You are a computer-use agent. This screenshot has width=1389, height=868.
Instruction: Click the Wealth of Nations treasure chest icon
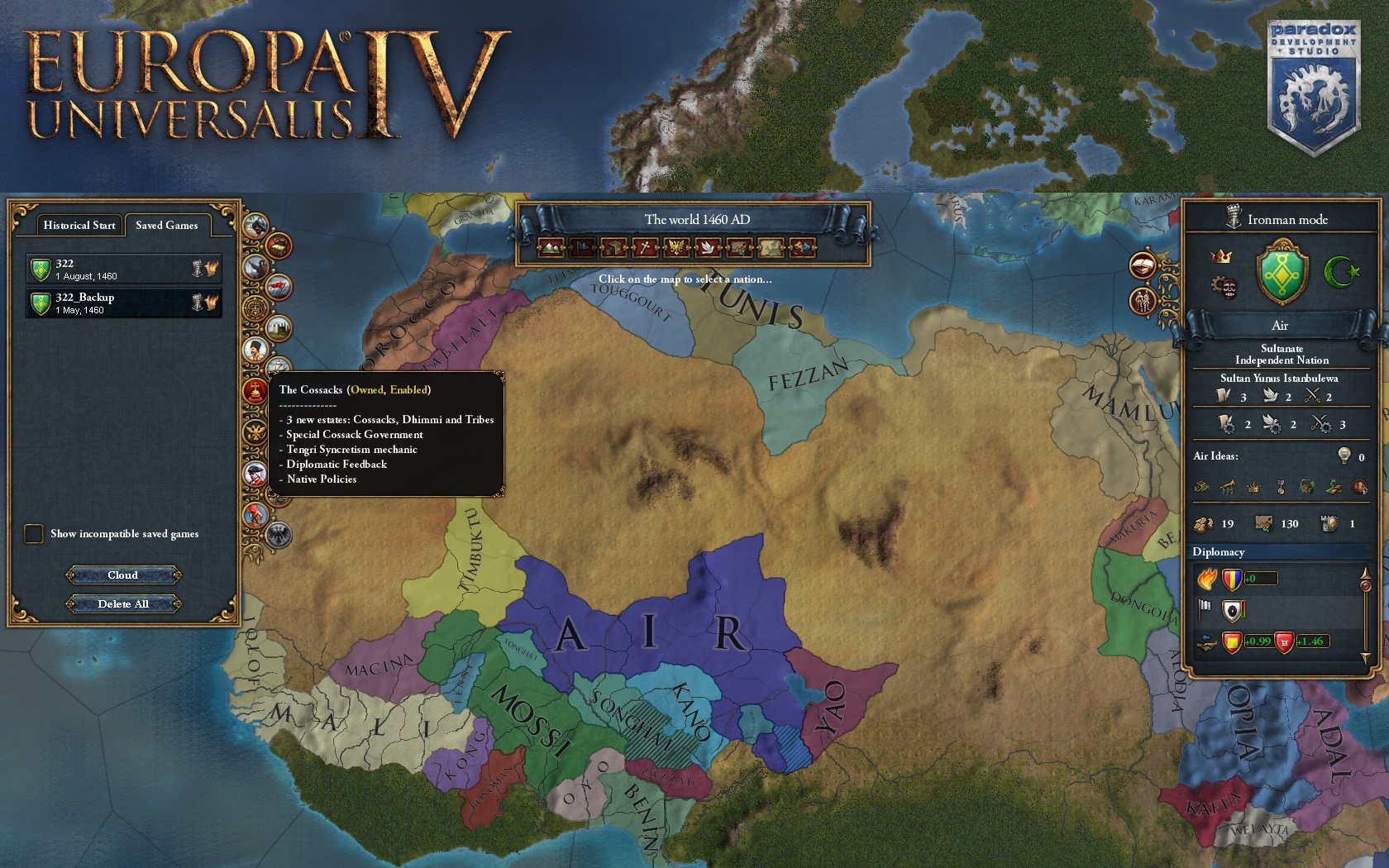click(279, 246)
